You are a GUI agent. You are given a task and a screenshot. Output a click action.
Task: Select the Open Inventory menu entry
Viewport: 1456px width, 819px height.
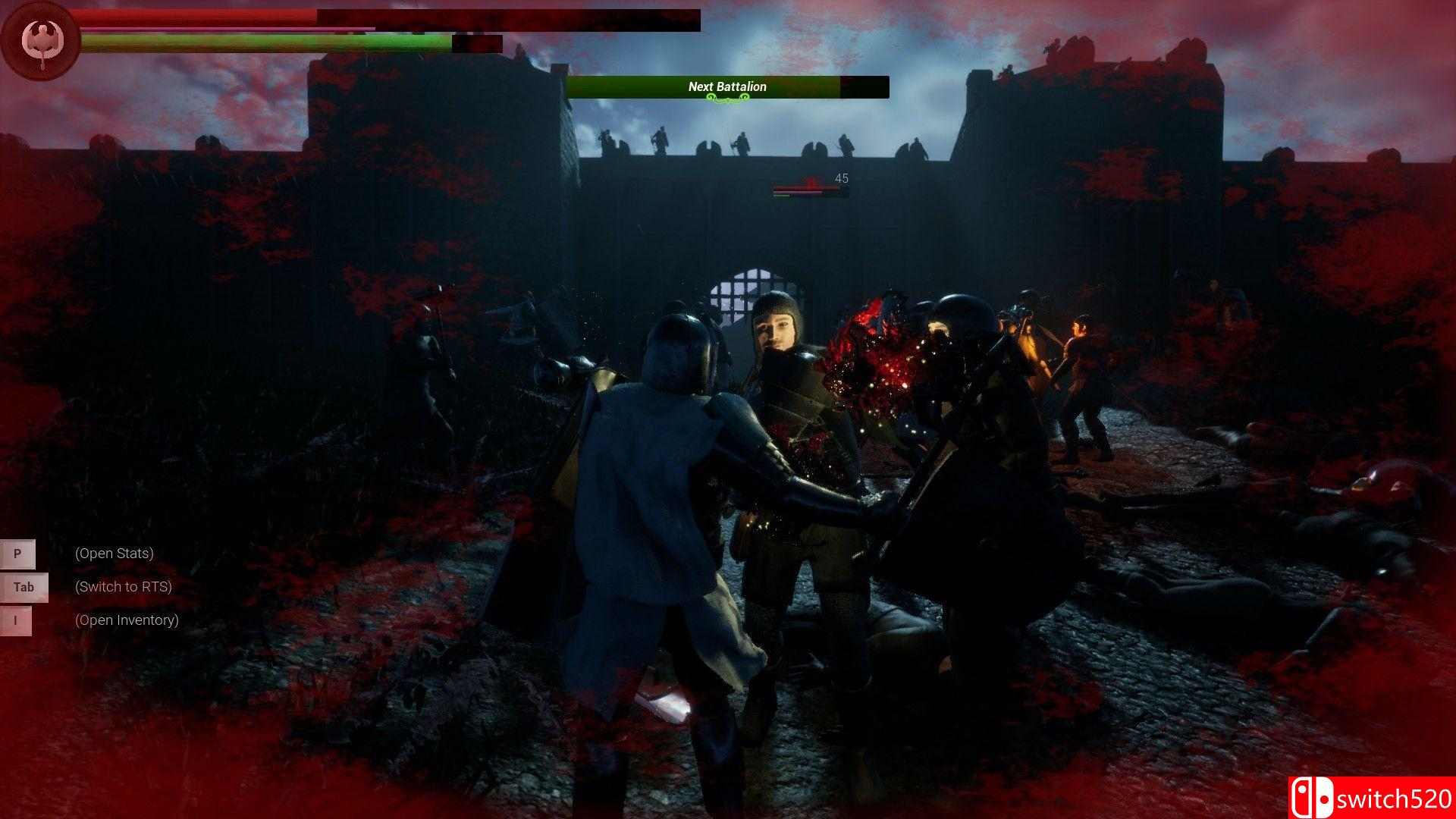pos(127,620)
